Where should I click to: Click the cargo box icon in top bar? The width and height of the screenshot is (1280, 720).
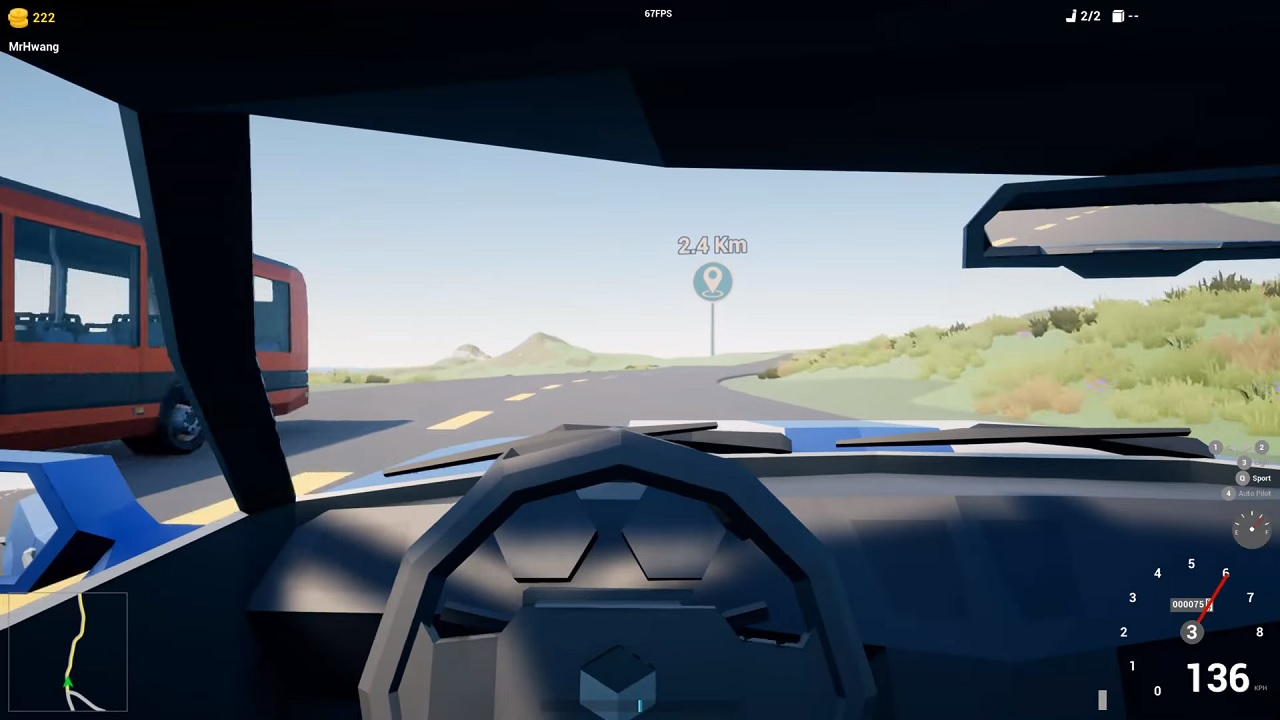(1117, 16)
